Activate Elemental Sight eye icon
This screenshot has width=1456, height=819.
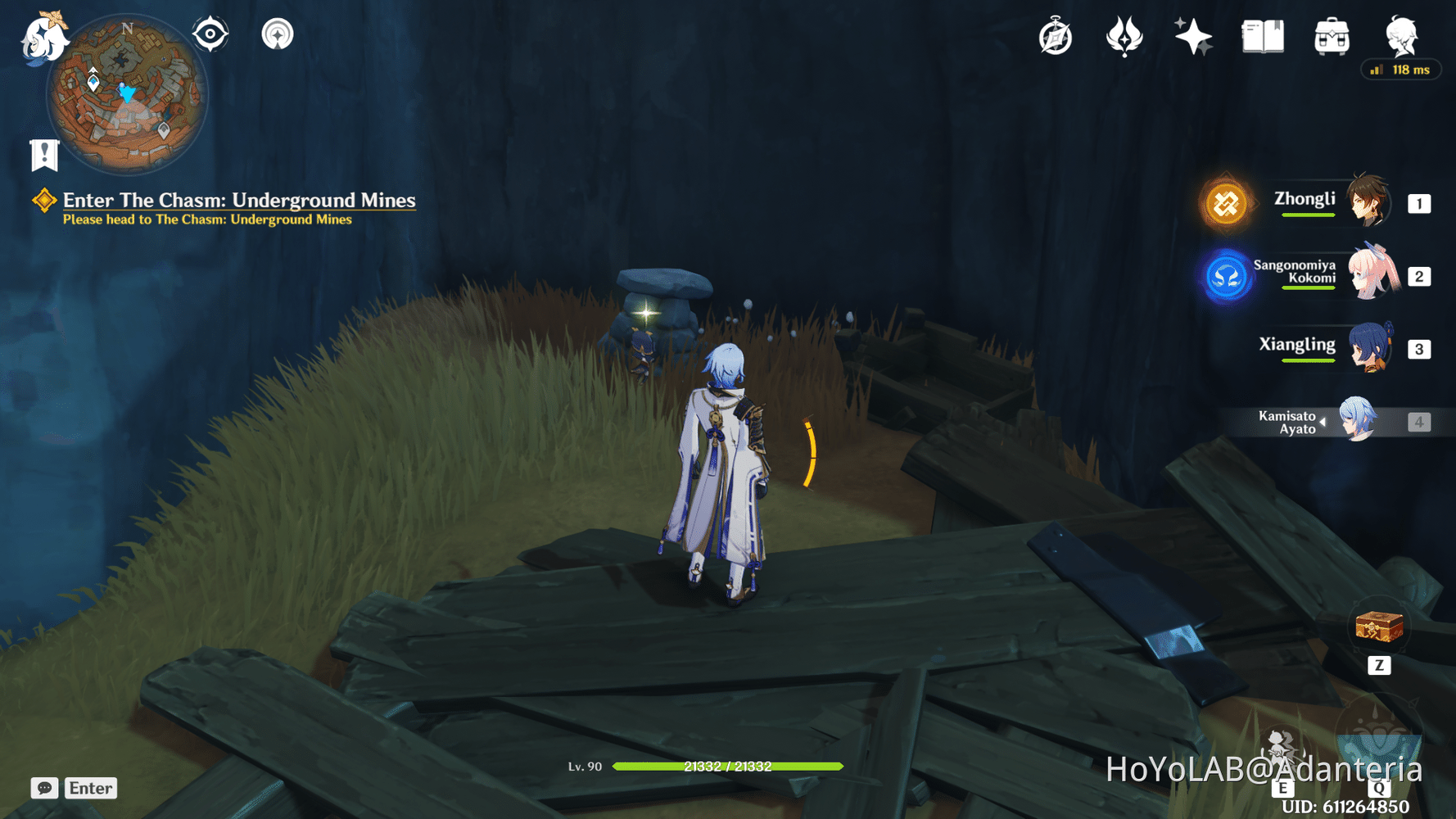[x=210, y=34]
